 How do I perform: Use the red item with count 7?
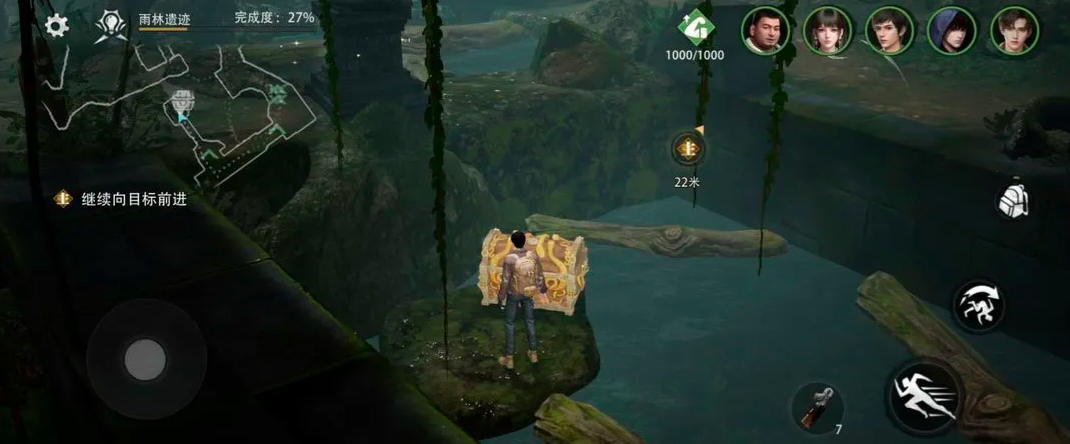[817, 406]
